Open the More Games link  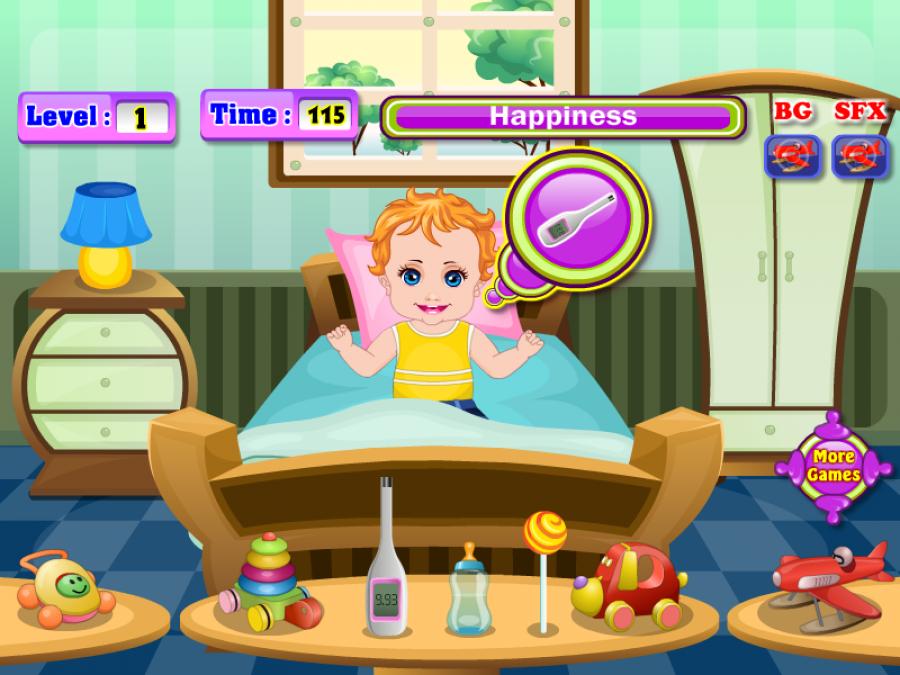(x=833, y=466)
